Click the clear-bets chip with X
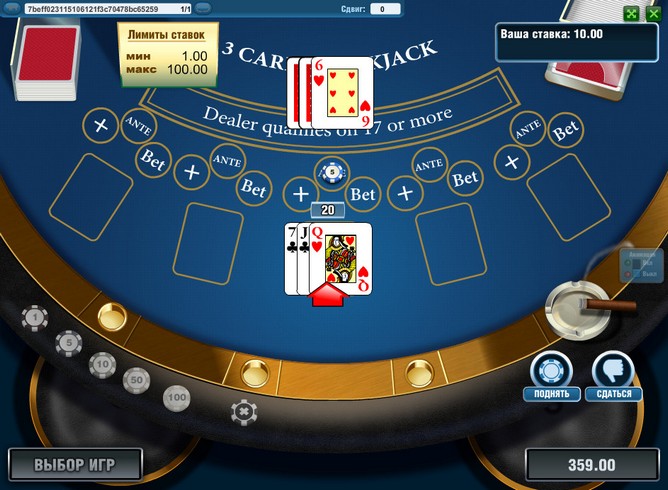This screenshot has height=490, width=668. pyautogui.click(x=242, y=411)
